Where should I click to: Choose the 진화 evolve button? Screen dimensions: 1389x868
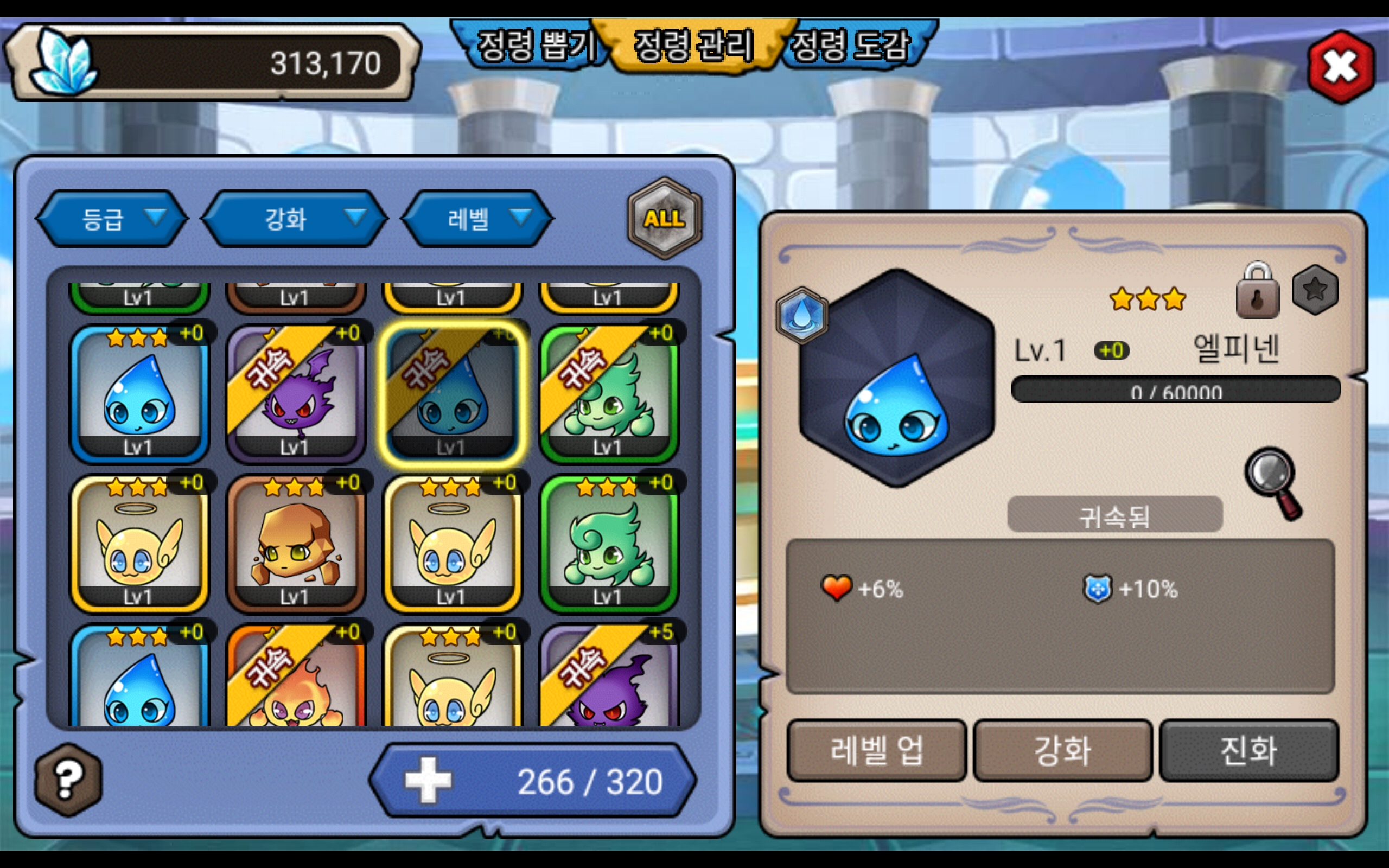(1249, 750)
